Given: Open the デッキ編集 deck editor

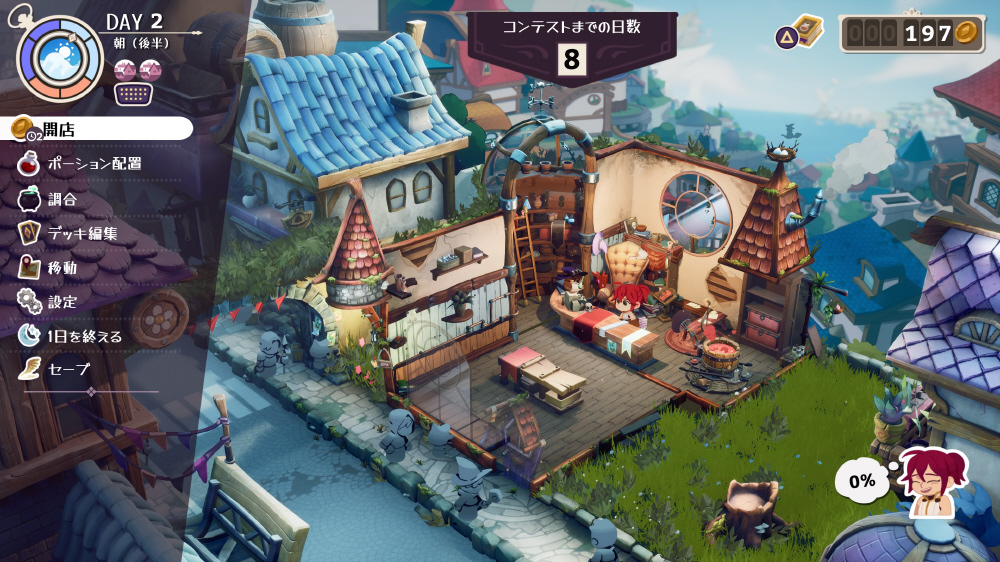Looking at the screenshot, I should (82, 234).
